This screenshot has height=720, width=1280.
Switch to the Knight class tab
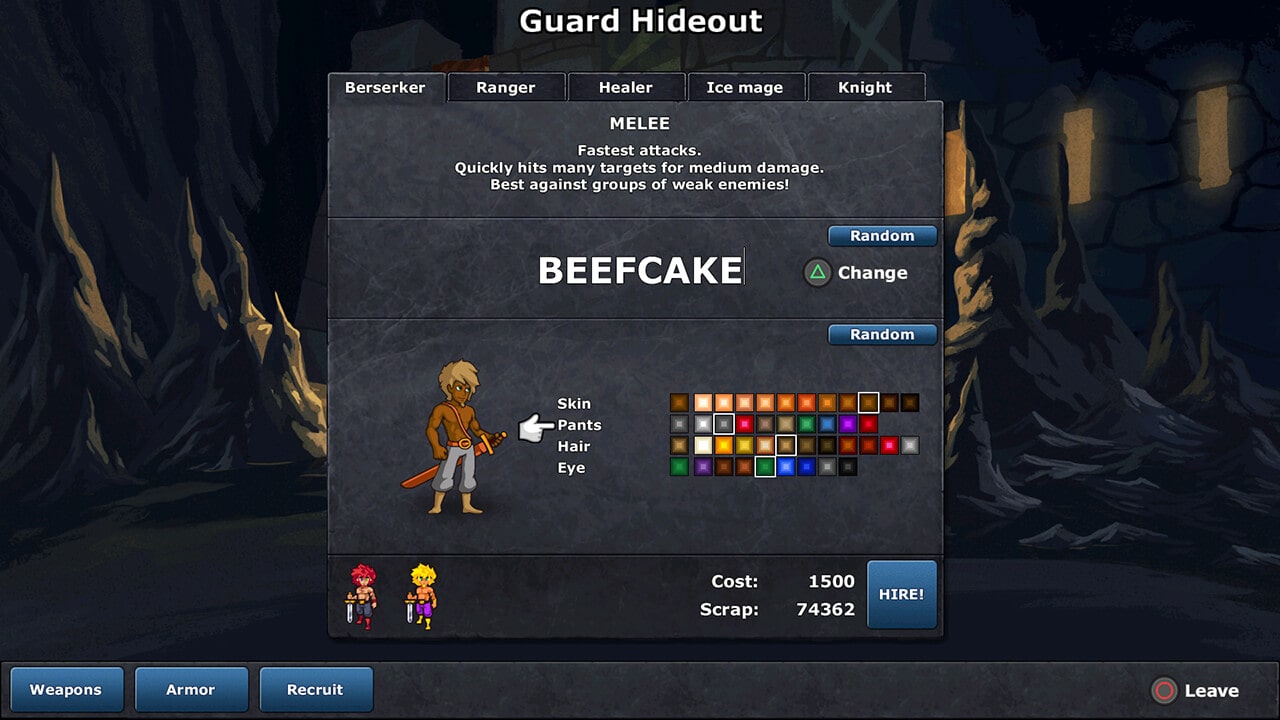(x=865, y=87)
